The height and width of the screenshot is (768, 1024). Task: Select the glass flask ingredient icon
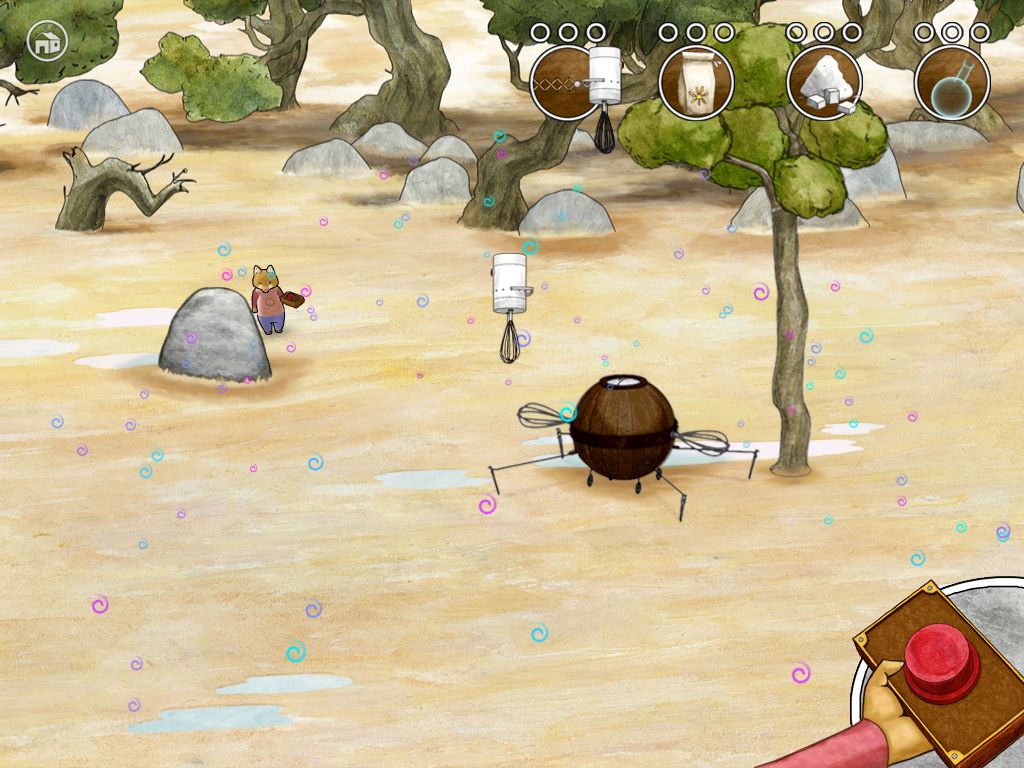click(x=952, y=83)
